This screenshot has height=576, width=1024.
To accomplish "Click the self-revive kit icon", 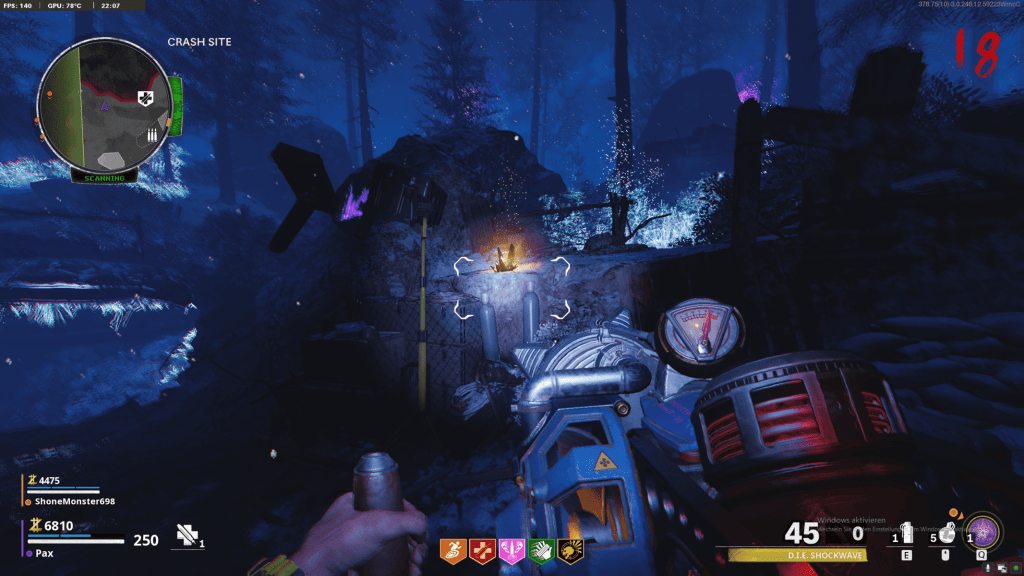I will click(188, 537).
